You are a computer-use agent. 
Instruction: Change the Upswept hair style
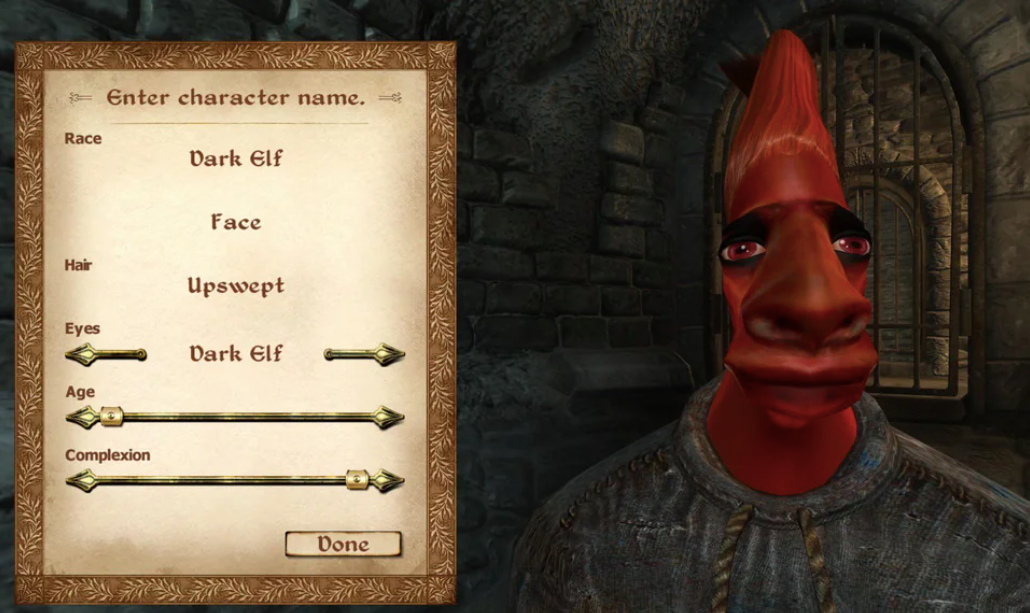(236, 286)
